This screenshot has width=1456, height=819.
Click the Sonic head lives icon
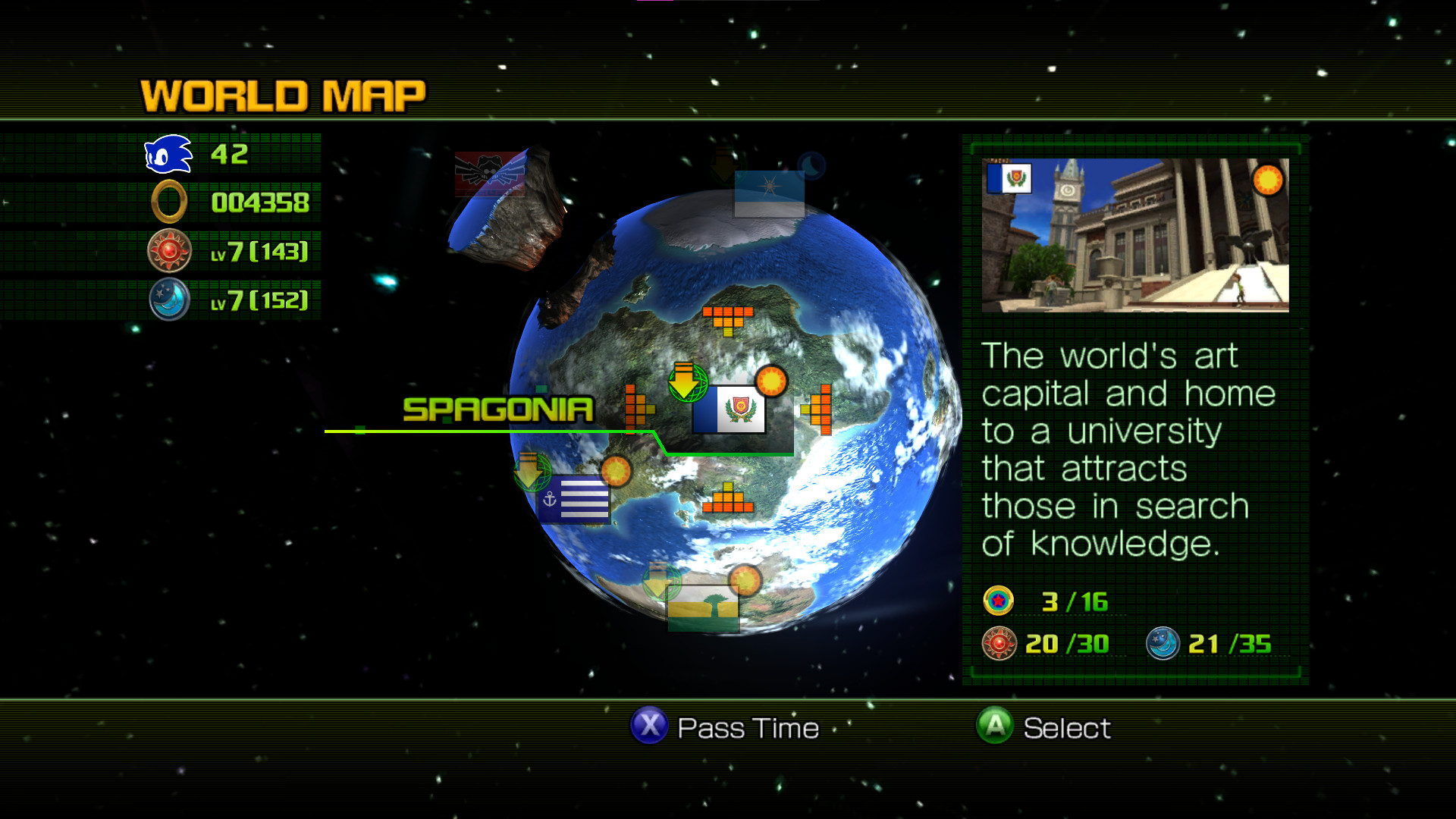point(167,155)
